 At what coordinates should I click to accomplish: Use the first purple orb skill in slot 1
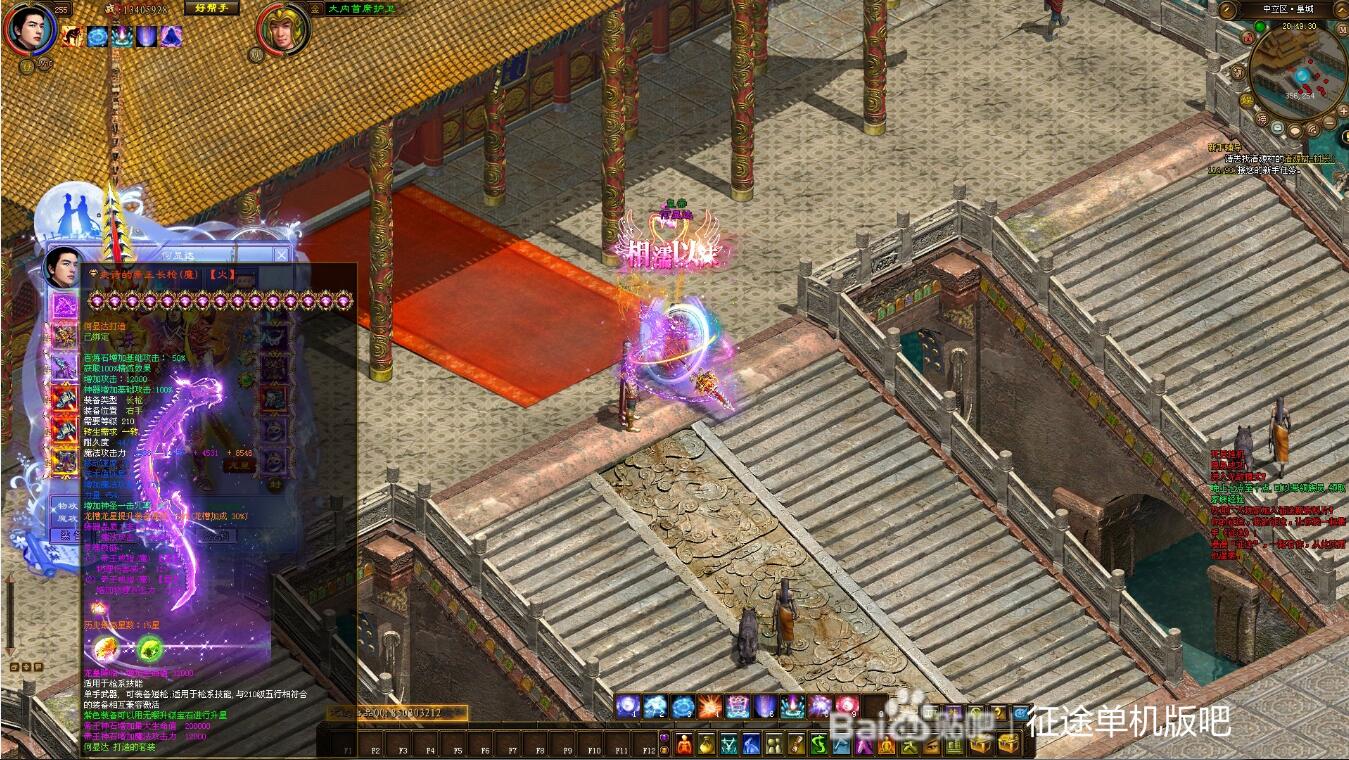point(628,707)
